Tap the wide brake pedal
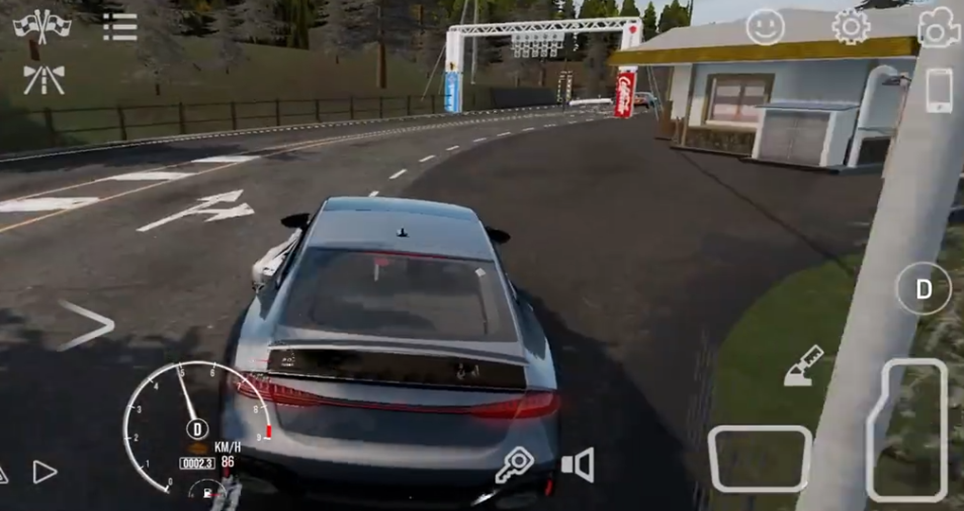 [760, 459]
